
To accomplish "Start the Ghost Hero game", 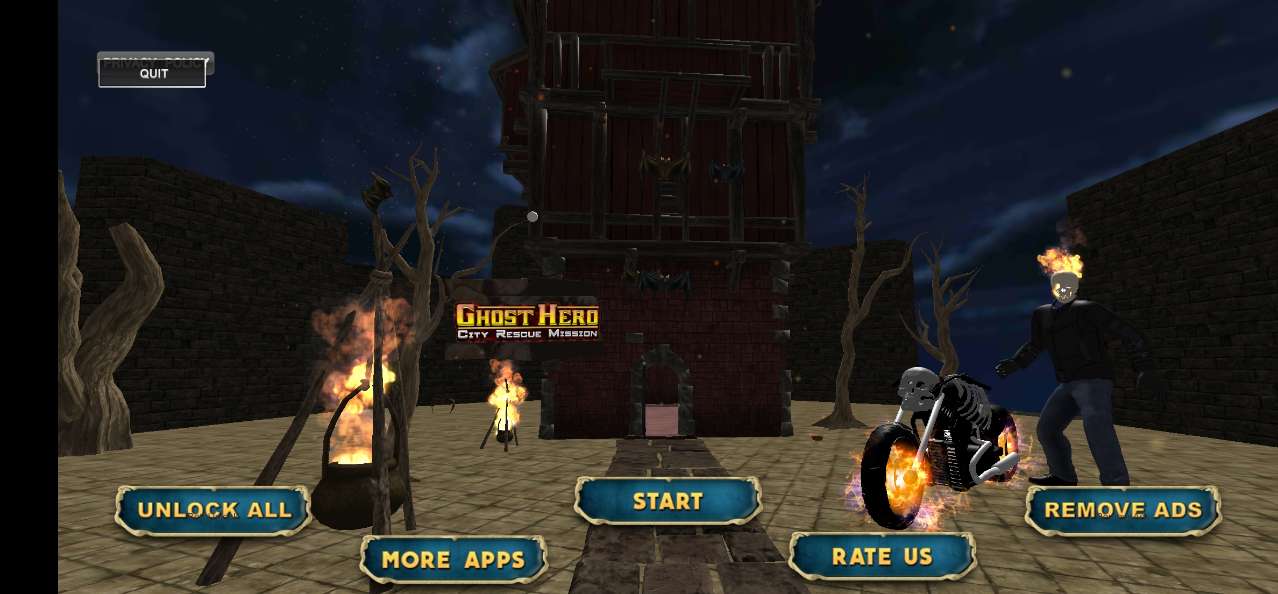I will pyautogui.click(x=667, y=501).
